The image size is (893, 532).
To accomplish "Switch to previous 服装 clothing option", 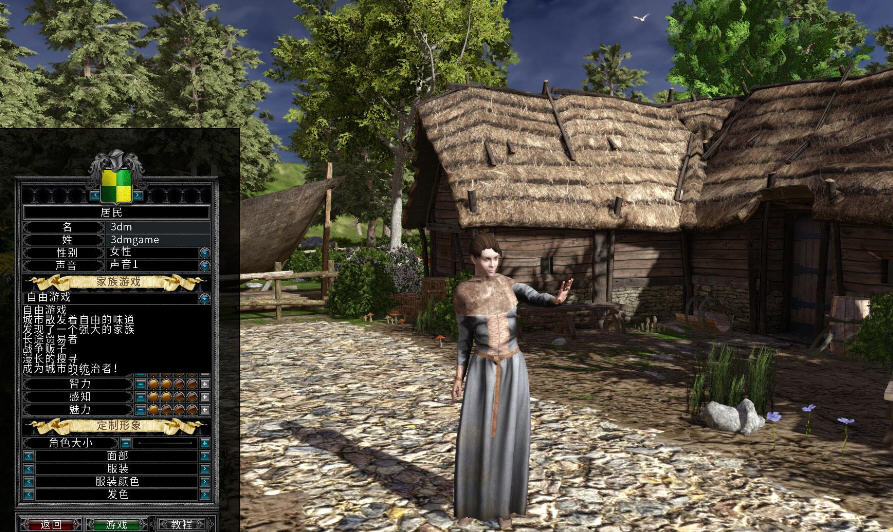I will pos(28,468).
